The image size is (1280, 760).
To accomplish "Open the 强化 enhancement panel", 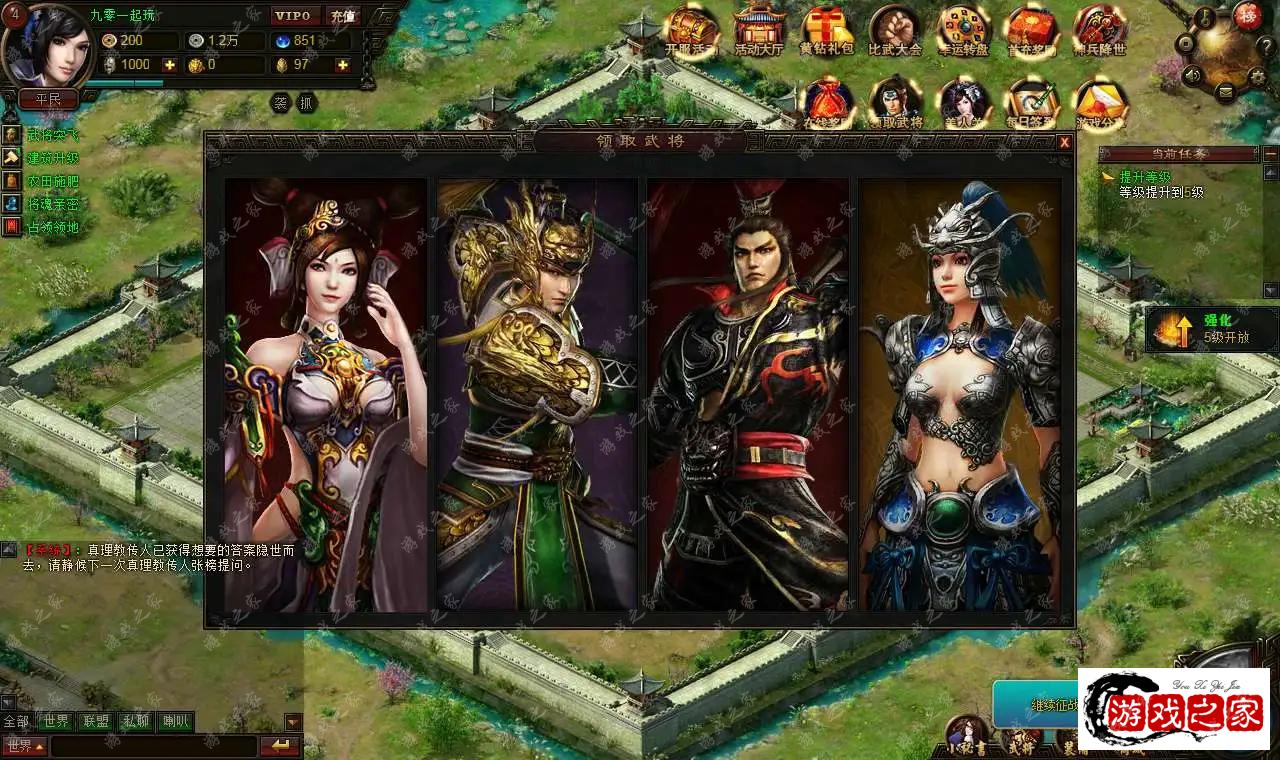I will 1212,329.
